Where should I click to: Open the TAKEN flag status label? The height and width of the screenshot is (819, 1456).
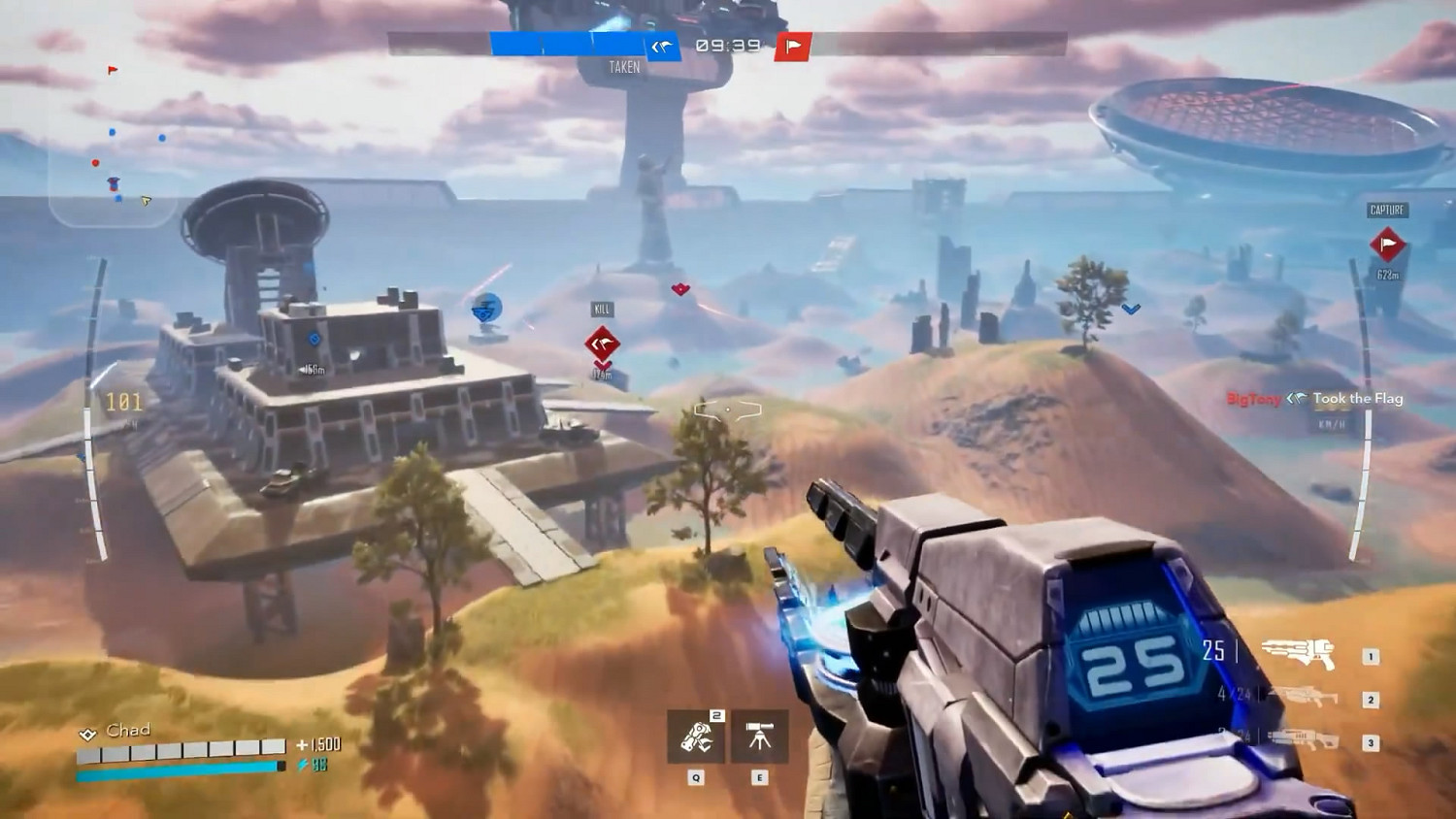coord(626,67)
